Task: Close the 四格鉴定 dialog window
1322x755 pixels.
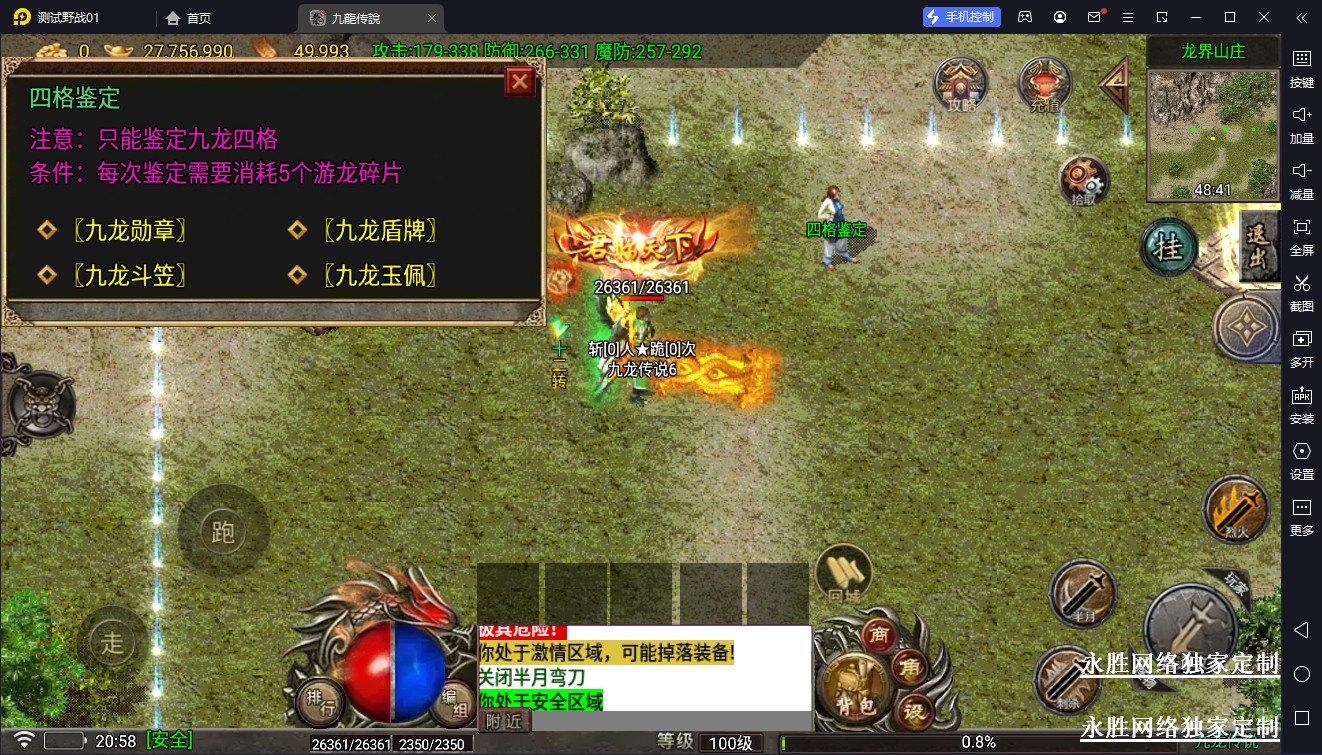Action: coord(520,82)
